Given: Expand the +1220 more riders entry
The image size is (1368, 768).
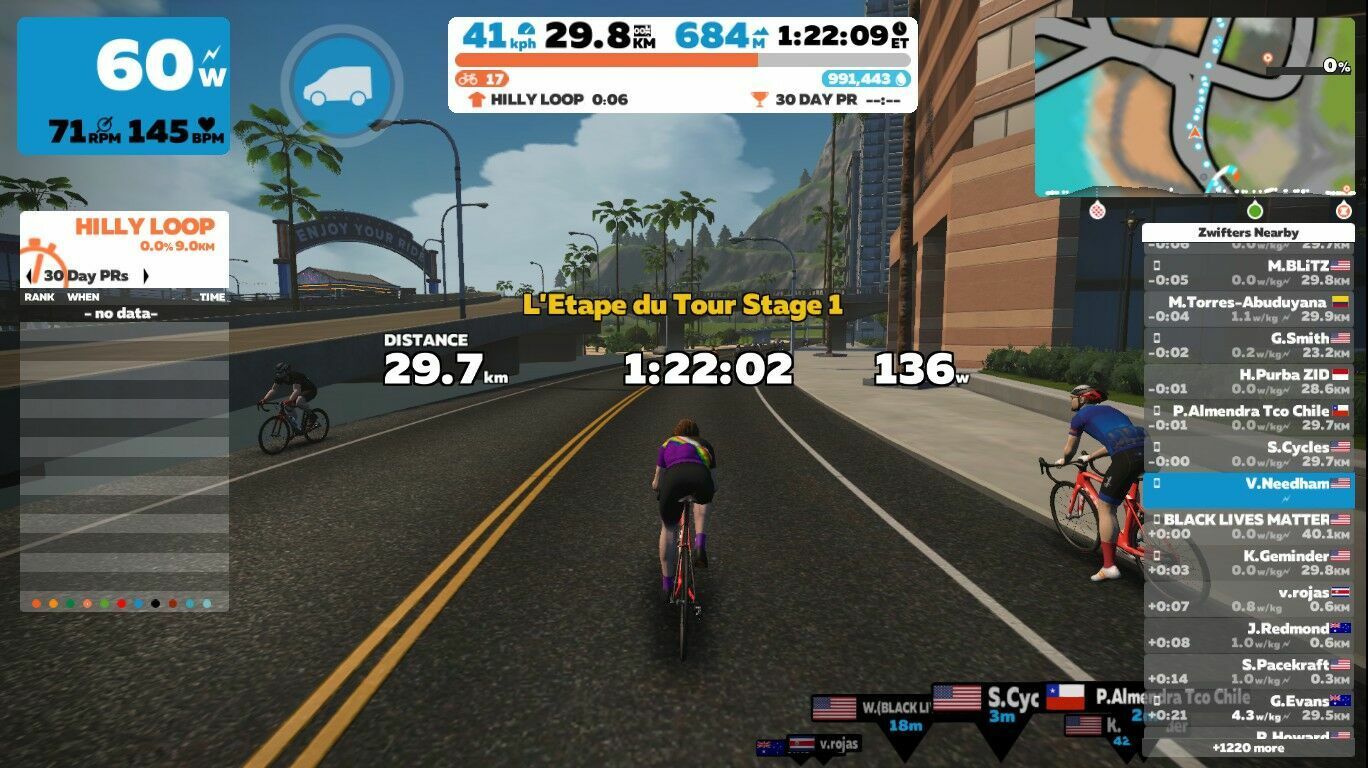Looking at the screenshot, I should (x=1247, y=747).
